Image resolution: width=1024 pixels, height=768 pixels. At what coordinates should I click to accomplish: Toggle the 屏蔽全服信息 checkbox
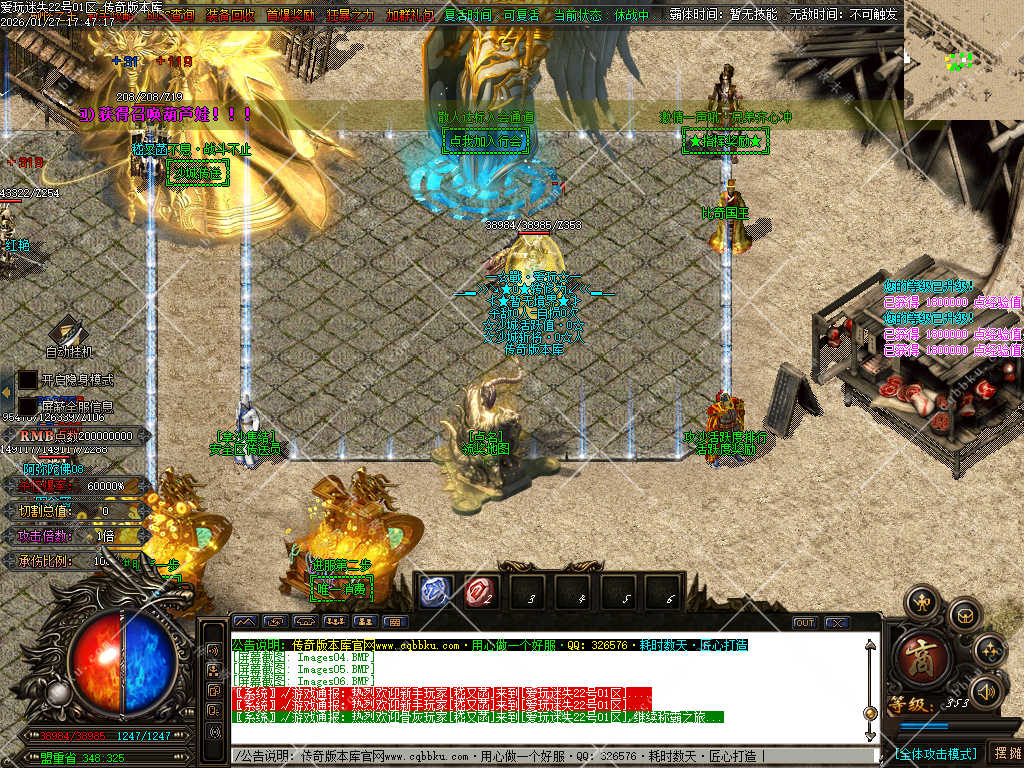(x=28, y=406)
